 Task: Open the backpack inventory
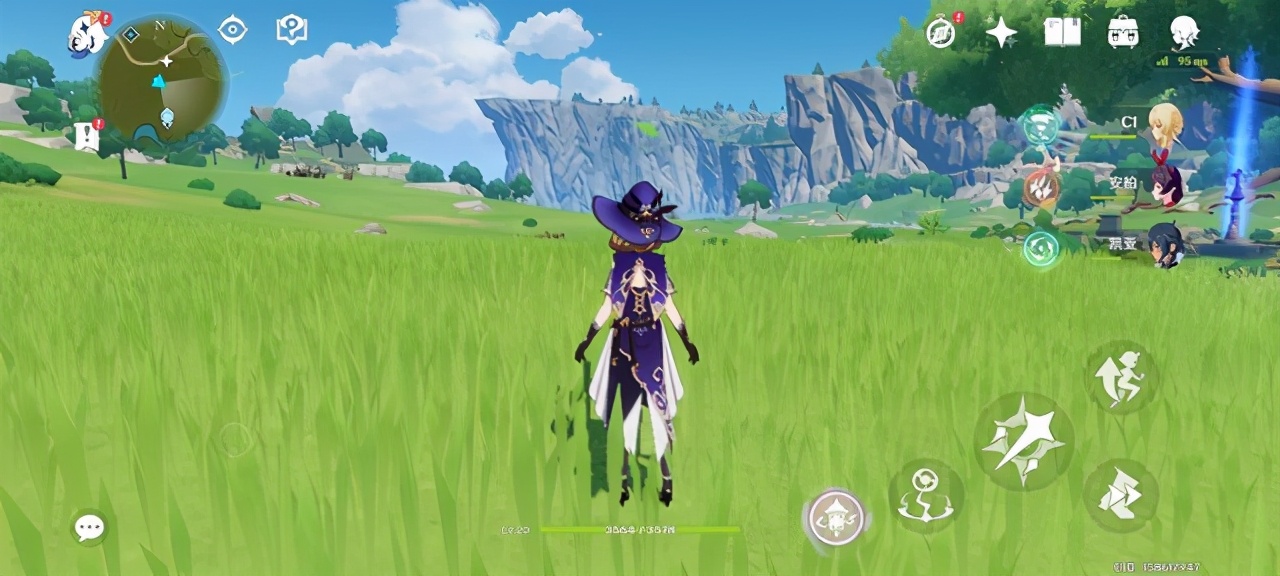(1123, 32)
